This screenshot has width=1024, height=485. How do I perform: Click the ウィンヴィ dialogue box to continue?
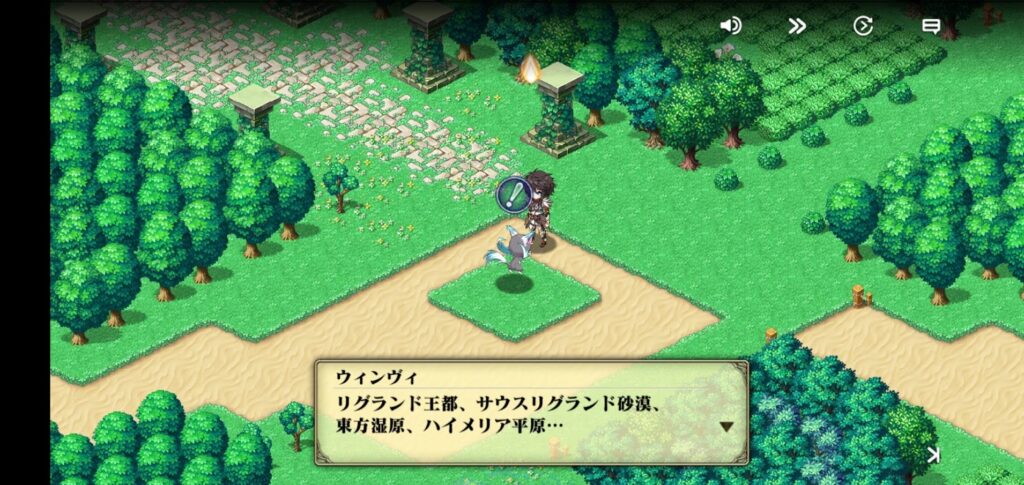[x=532, y=412]
